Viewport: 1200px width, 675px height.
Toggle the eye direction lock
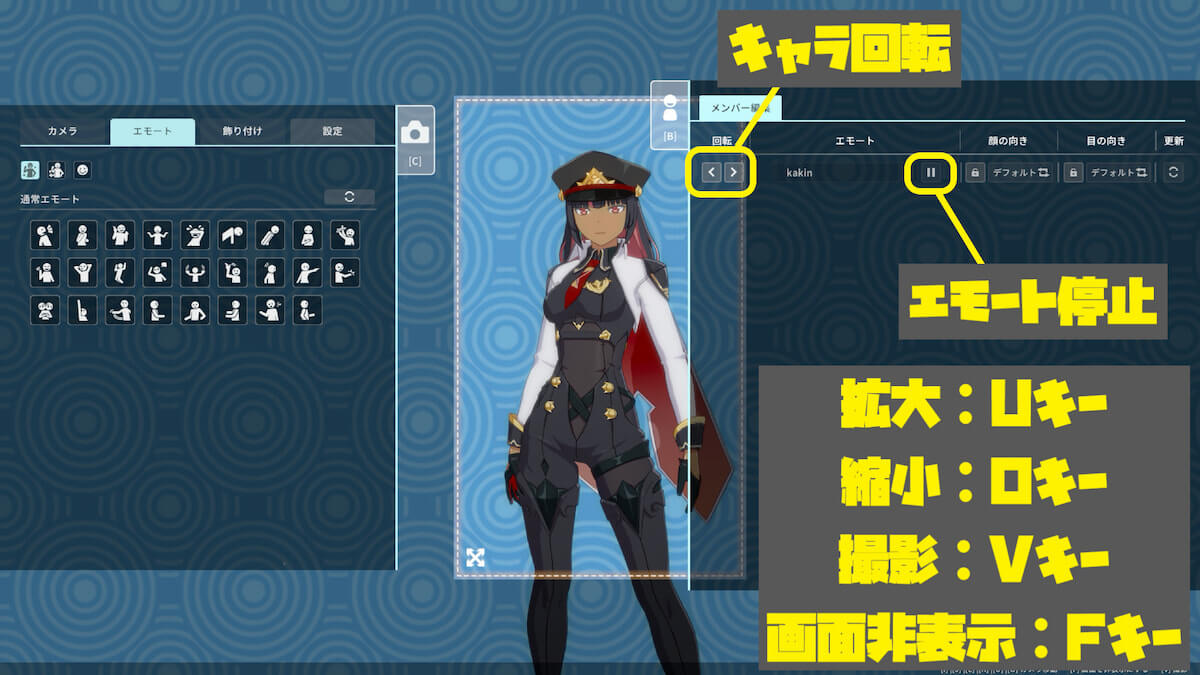pos(1073,173)
